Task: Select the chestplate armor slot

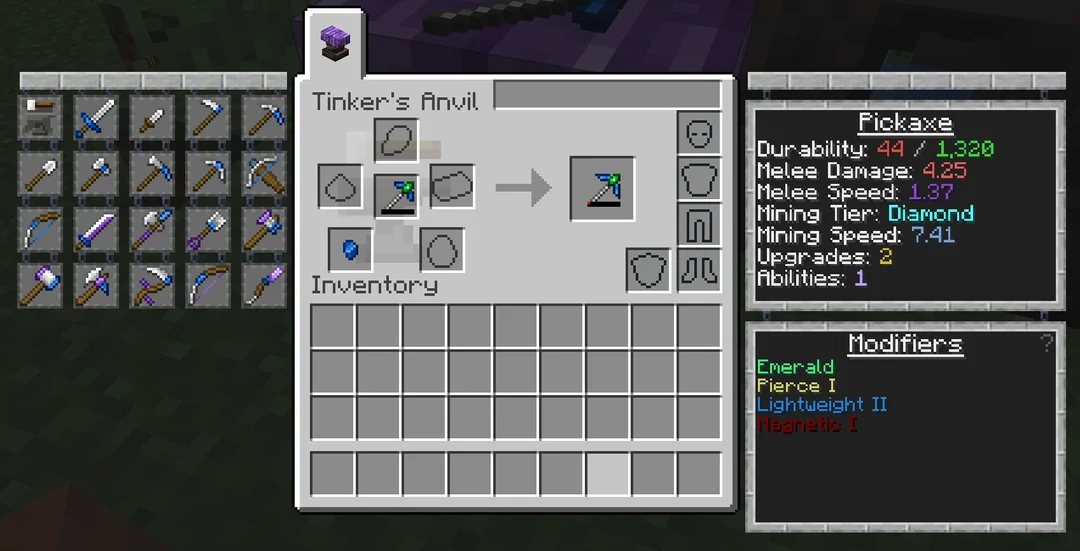Action: tap(699, 179)
